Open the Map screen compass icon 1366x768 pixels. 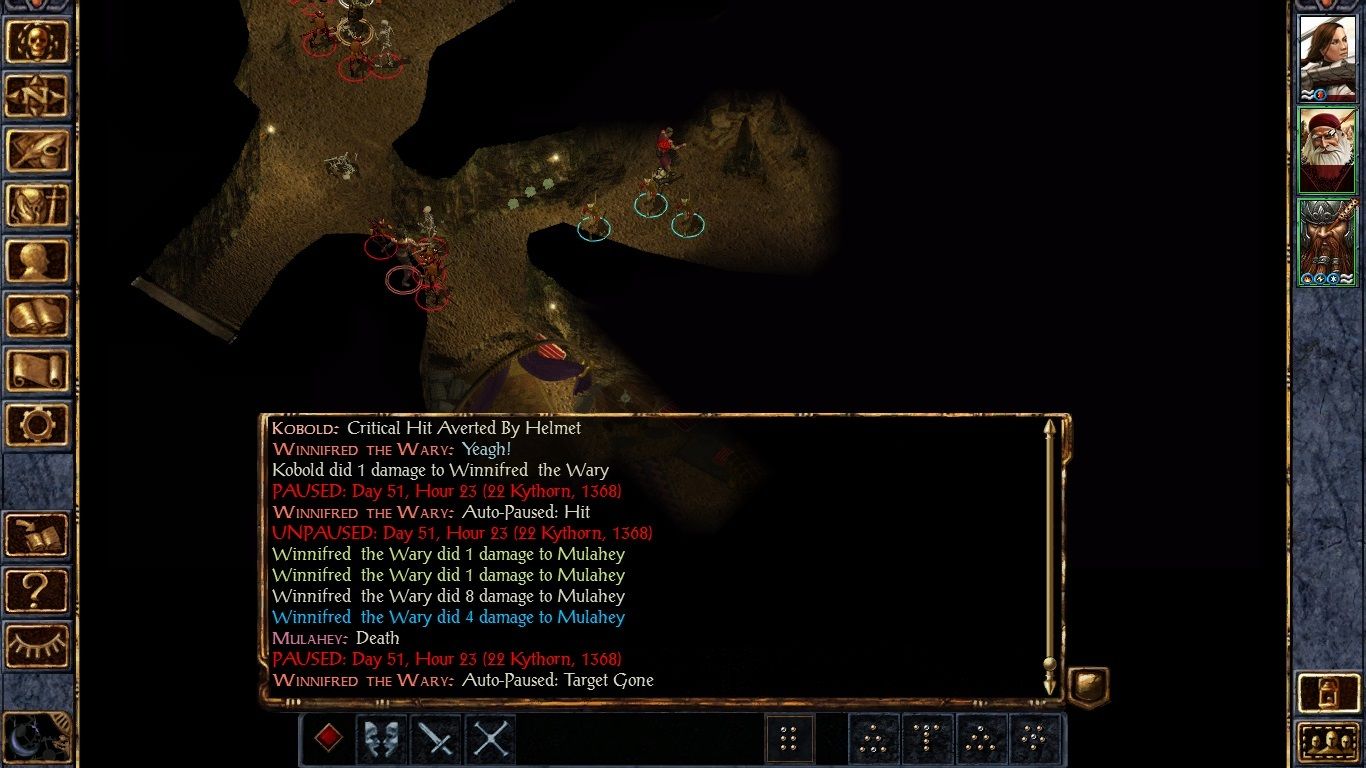pyautogui.click(x=38, y=92)
